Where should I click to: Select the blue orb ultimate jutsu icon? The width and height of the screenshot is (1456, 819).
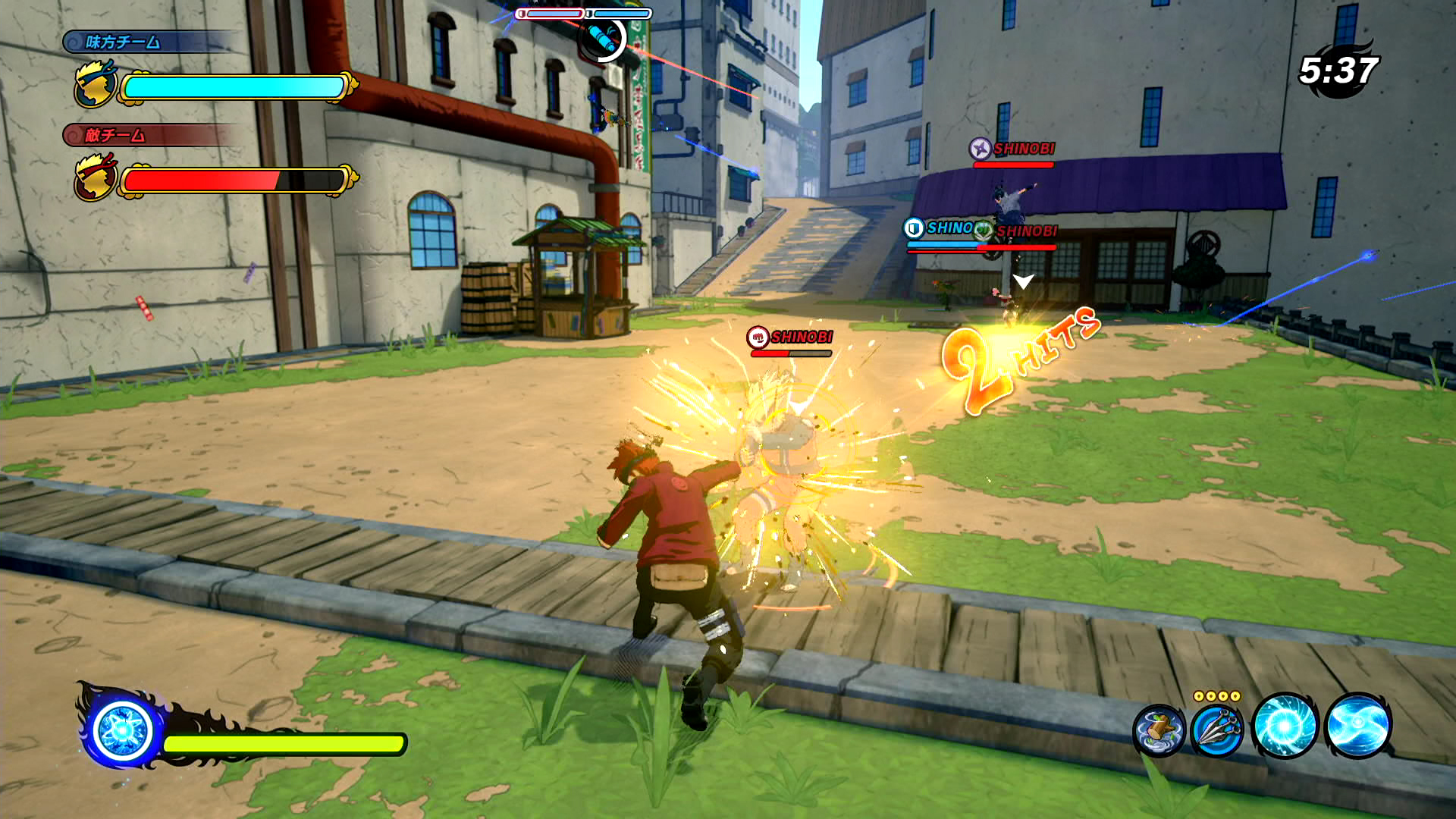coord(123,731)
